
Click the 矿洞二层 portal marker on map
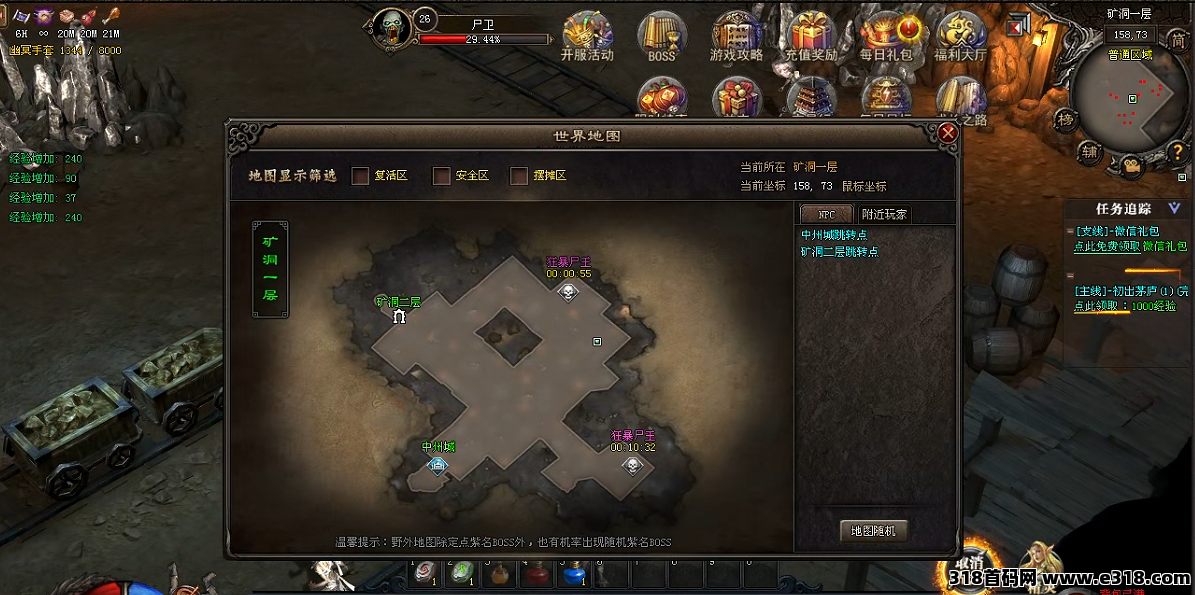(400, 317)
